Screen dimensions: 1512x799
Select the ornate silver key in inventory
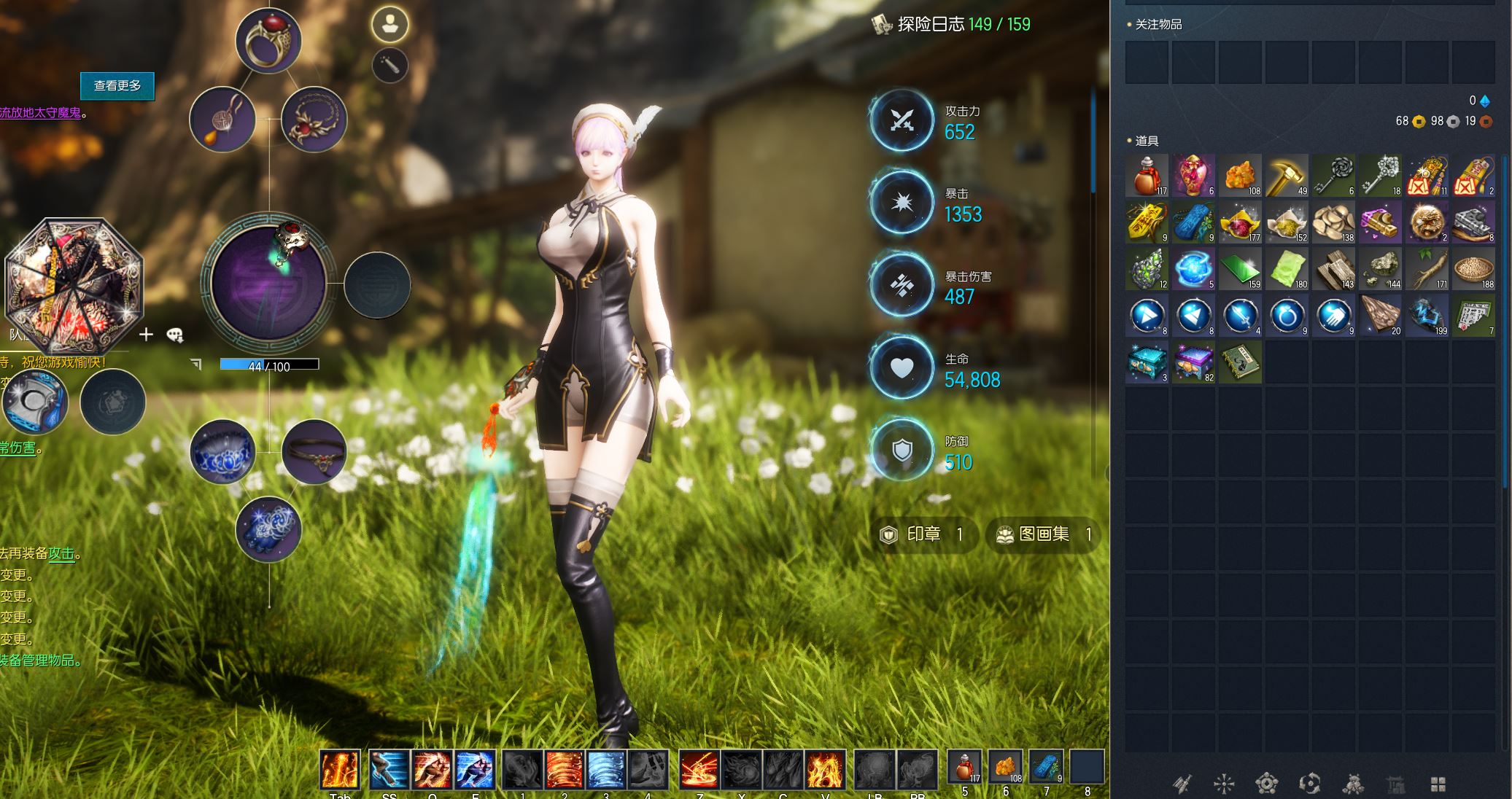1380,176
